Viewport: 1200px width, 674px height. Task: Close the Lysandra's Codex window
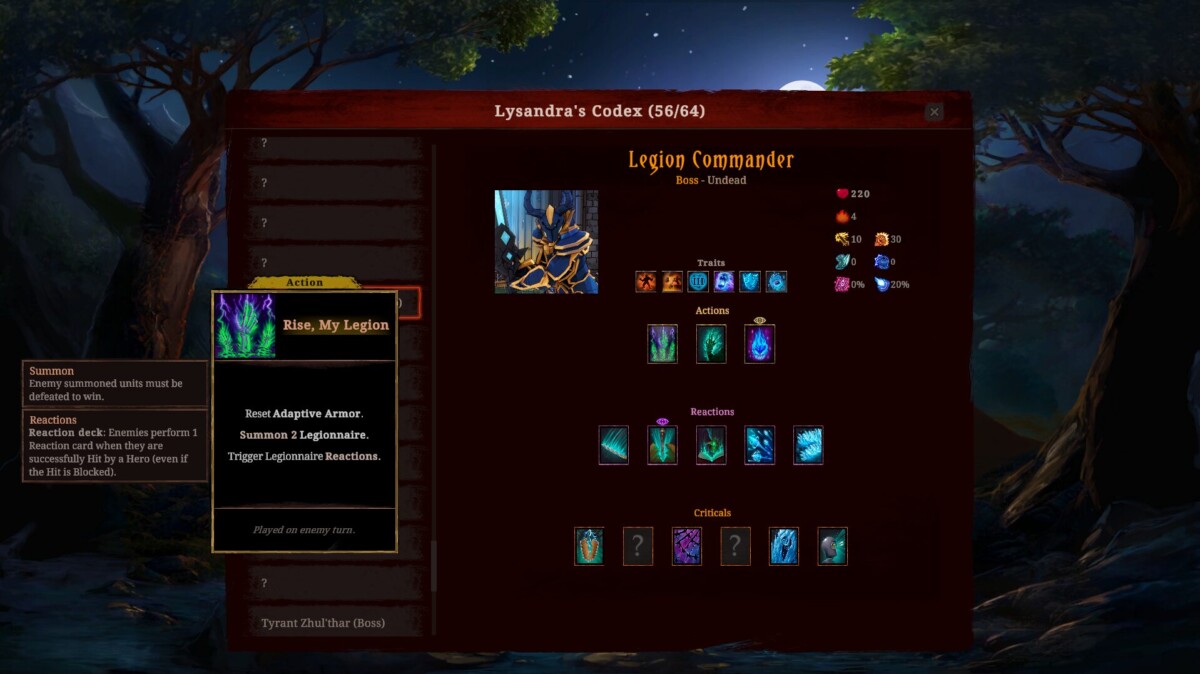(x=934, y=112)
